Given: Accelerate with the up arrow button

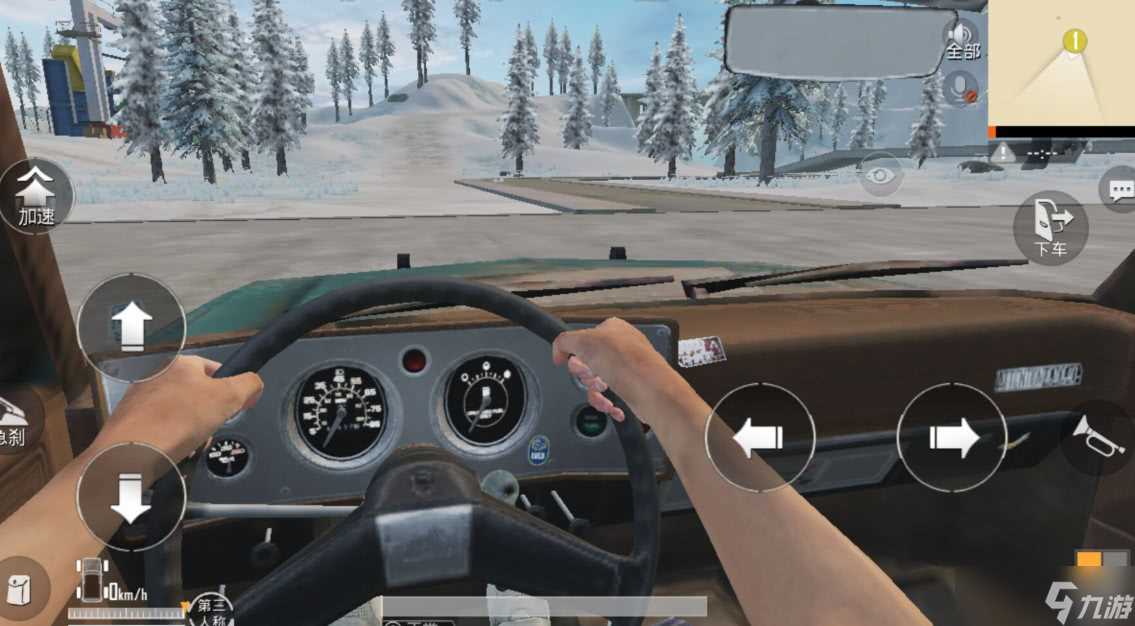Looking at the screenshot, I should click(x=131, y=326).
